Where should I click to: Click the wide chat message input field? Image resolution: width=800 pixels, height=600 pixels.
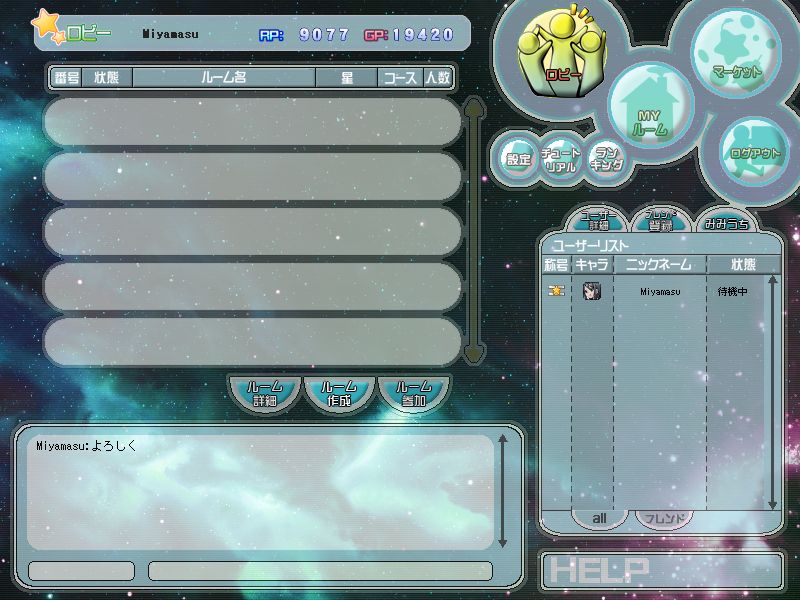pos(320,571)
